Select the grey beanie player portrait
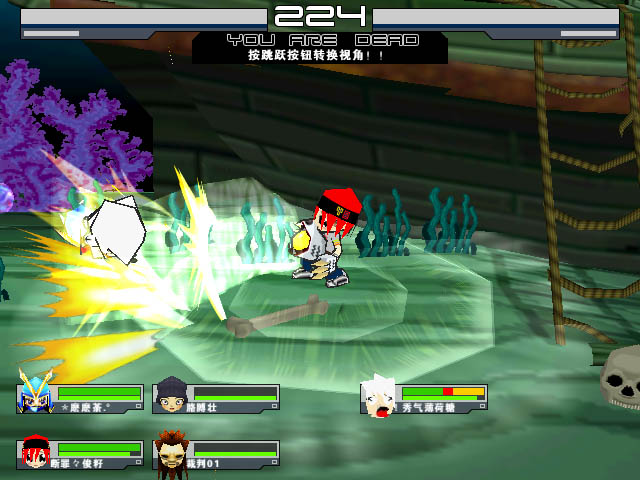 coord(170,397)
